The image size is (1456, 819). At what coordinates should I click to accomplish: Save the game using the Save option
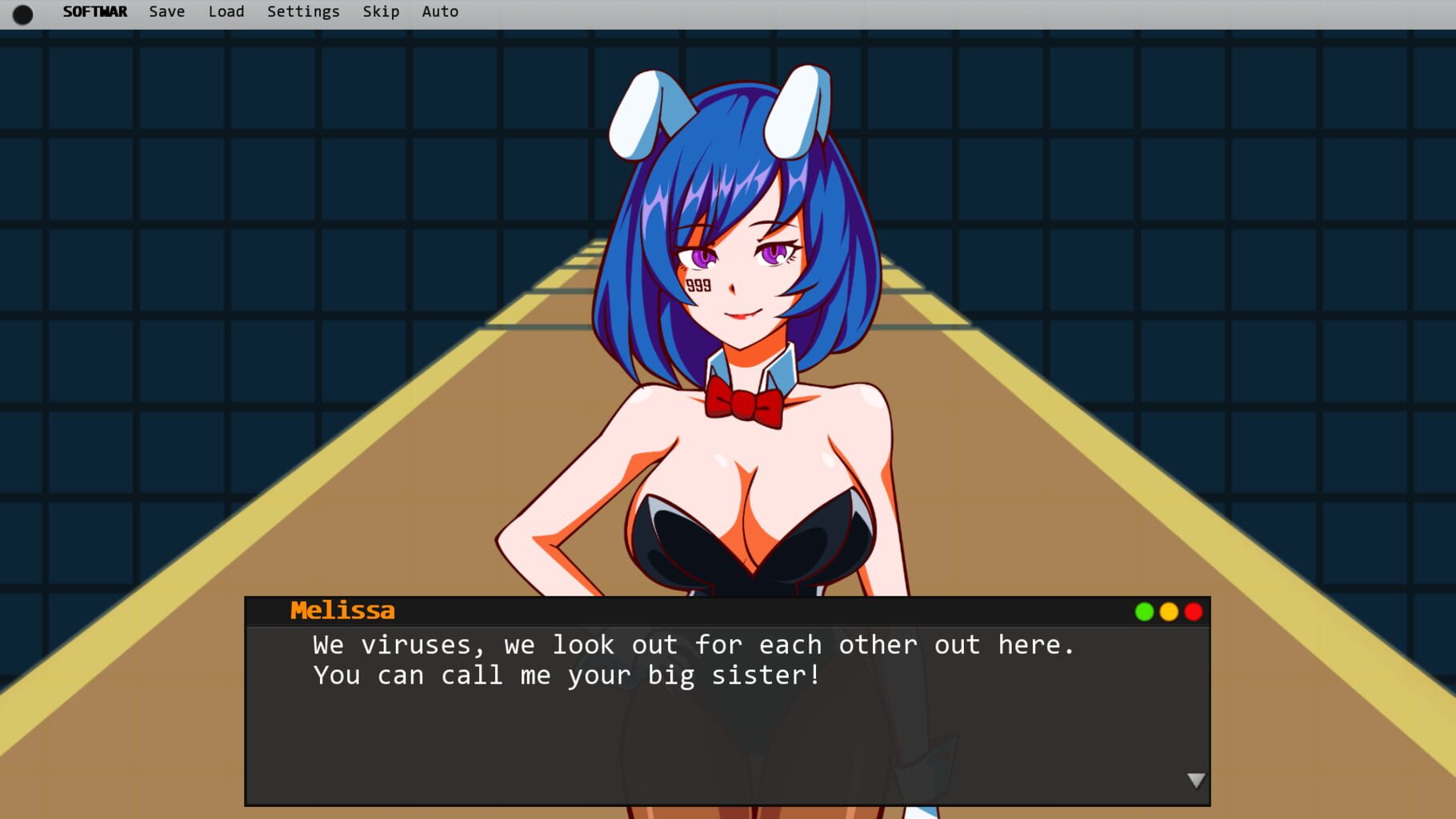click(x=166, y=11)
